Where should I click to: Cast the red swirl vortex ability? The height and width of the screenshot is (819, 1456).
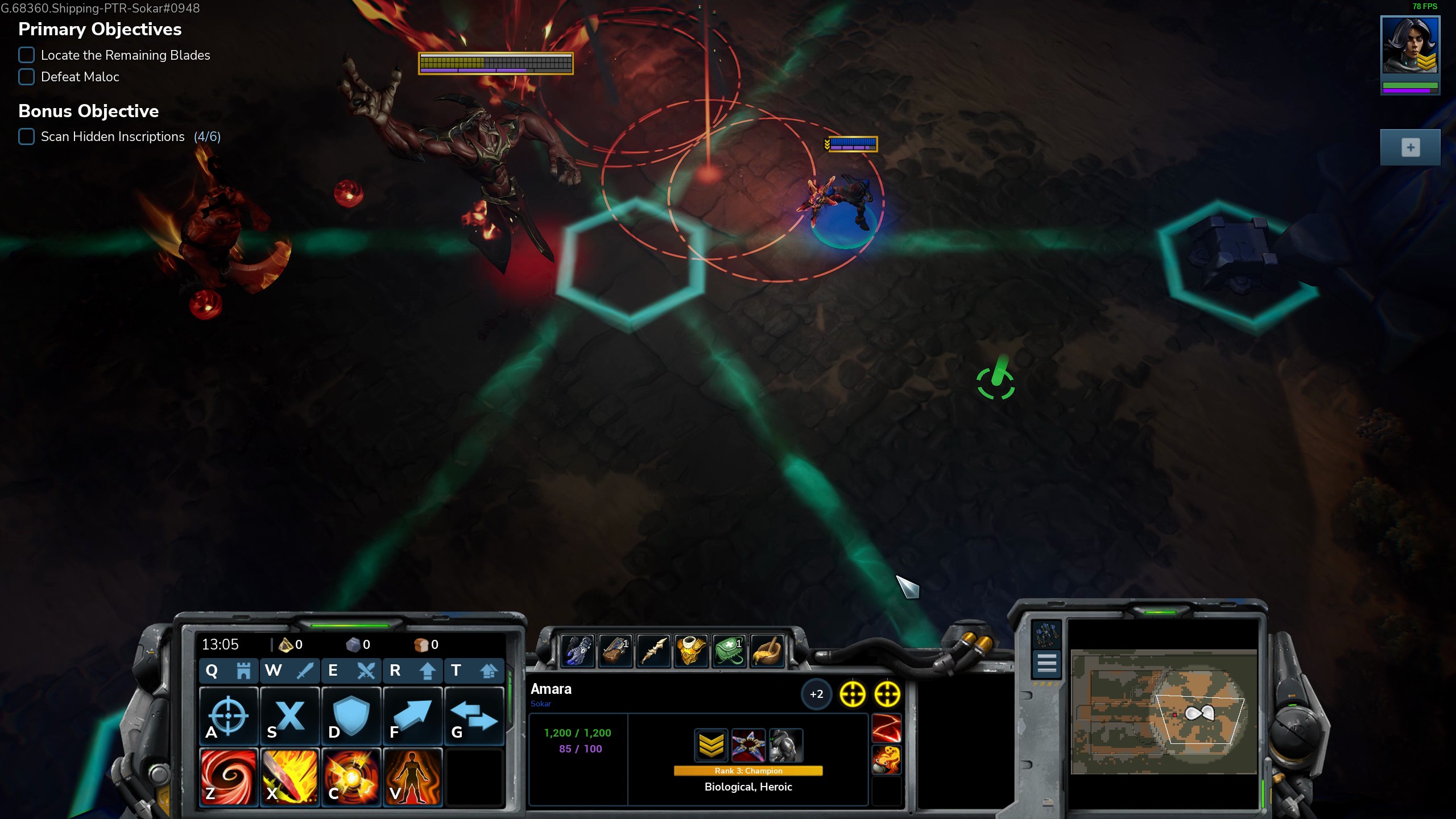point(229,777)
